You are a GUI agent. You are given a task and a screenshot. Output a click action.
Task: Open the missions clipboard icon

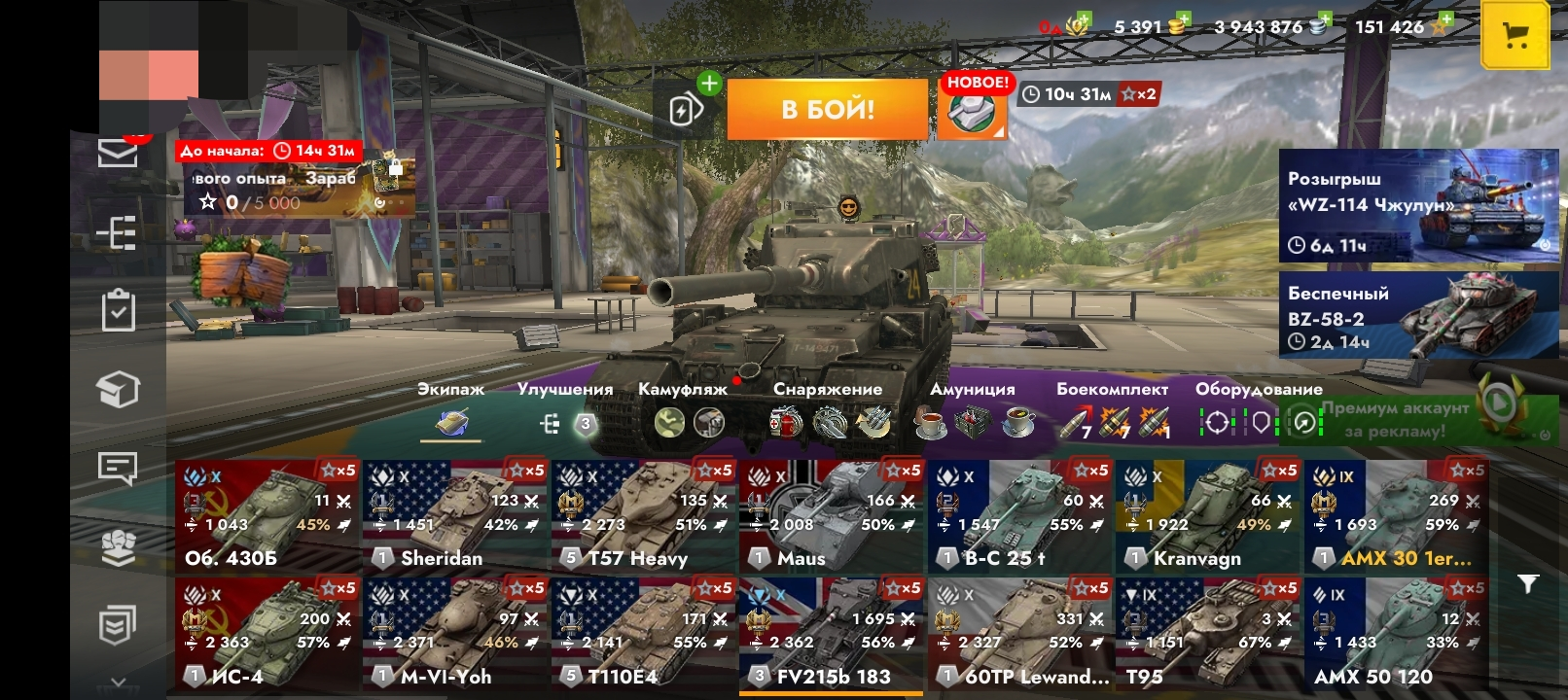coord(118,310)
